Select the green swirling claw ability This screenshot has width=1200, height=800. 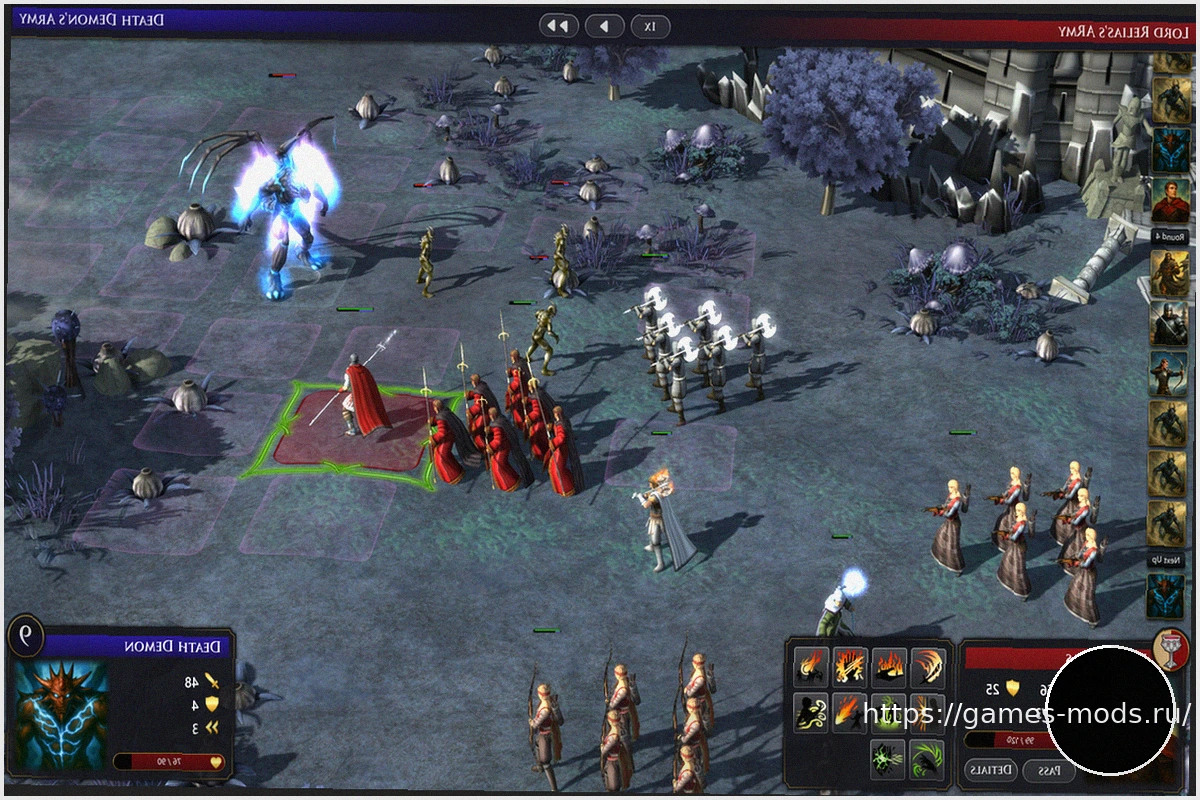928,758
